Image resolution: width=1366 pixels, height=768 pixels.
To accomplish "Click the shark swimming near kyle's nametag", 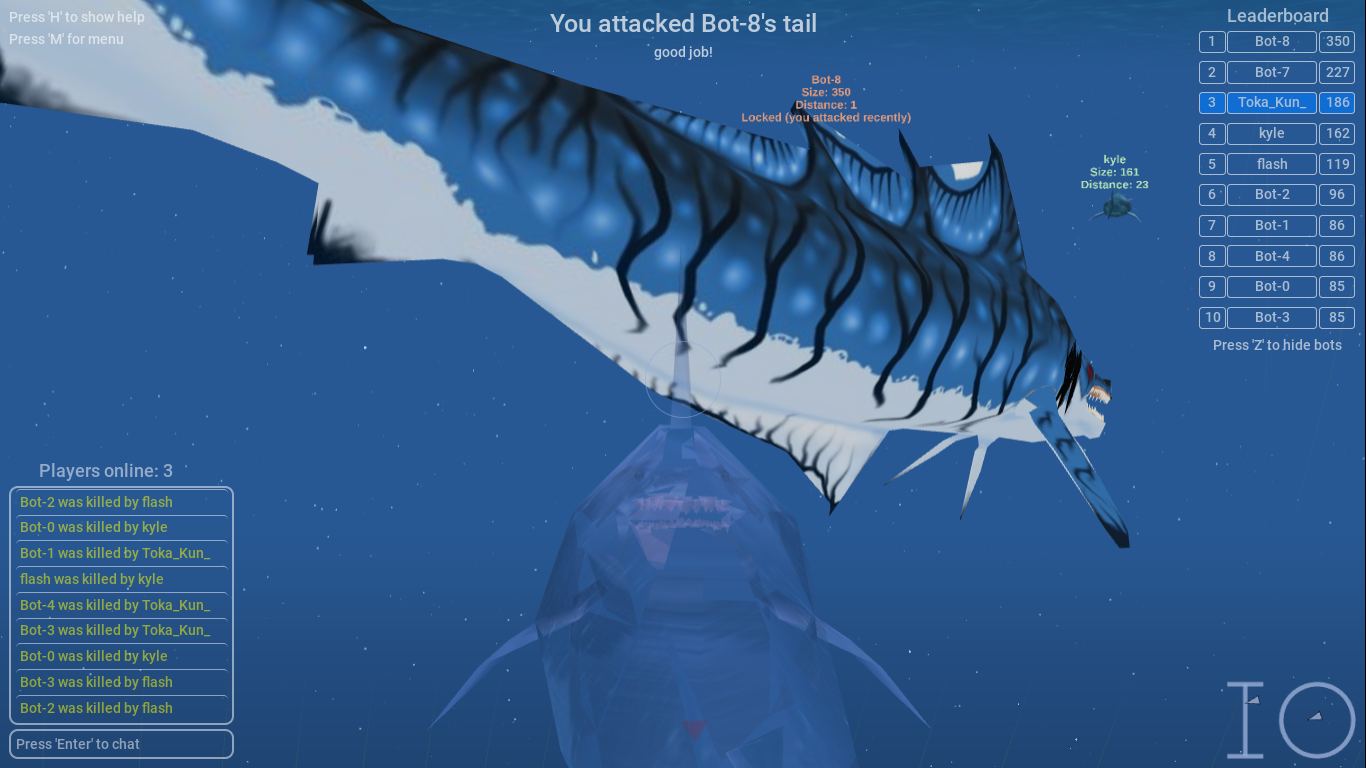I will [1117, 207].
